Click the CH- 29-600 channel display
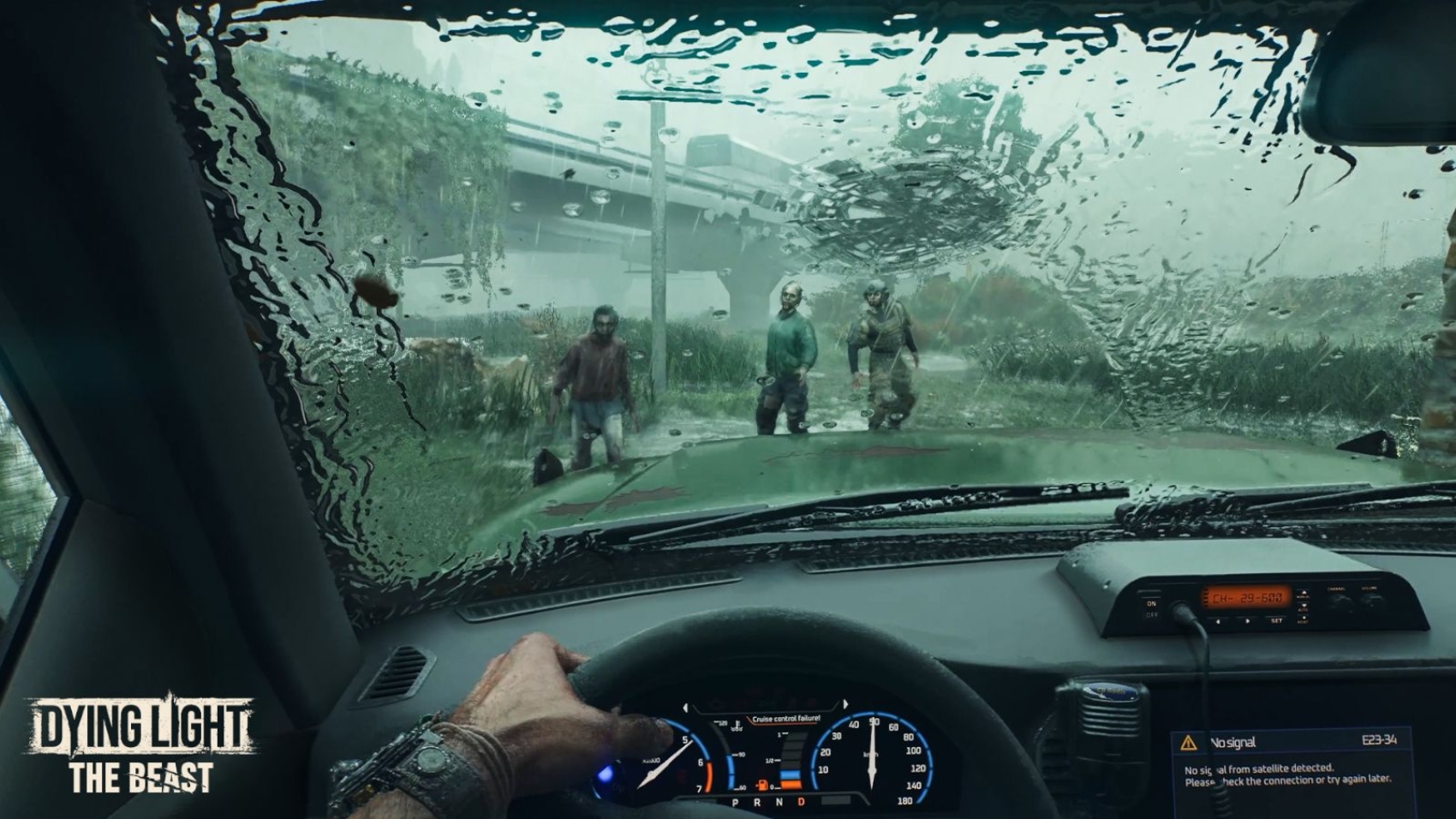 (x=1247, y=596)
